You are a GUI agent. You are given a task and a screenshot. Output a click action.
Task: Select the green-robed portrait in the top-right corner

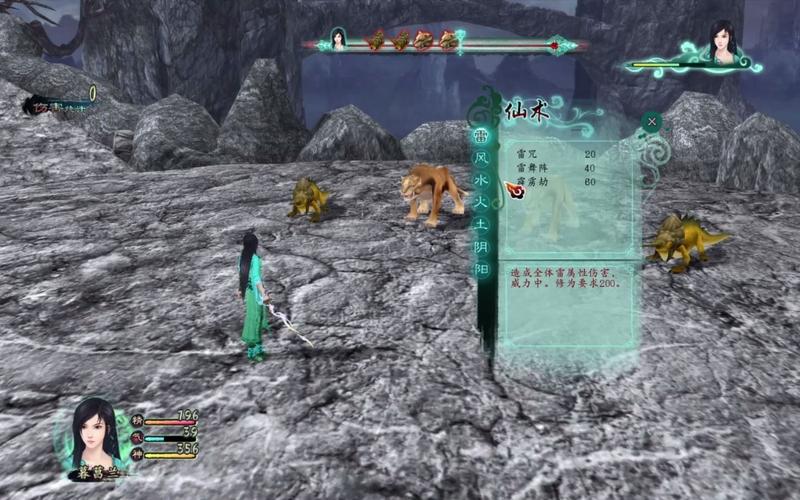coord(723,42)
